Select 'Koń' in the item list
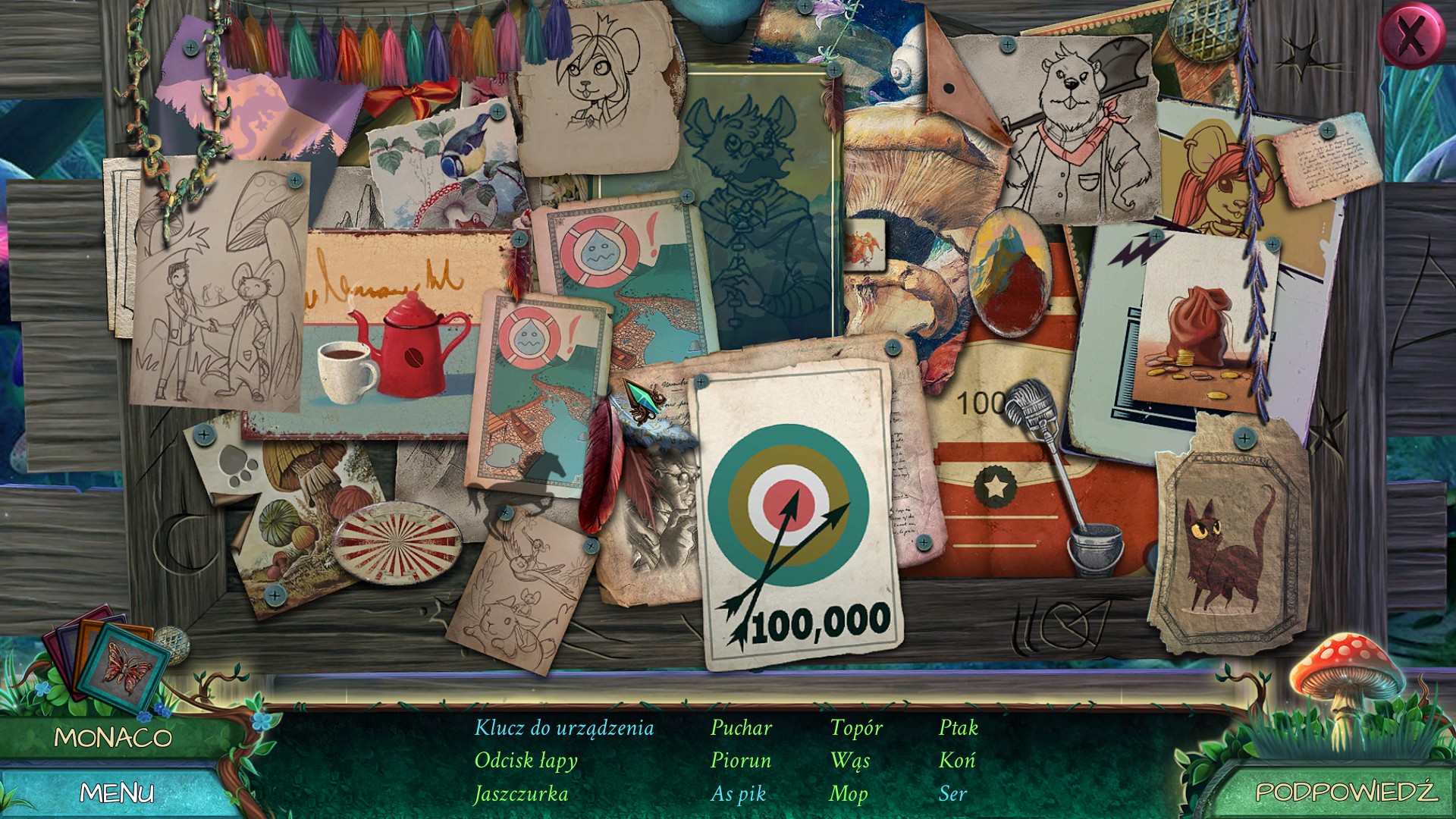 (956, 761)
